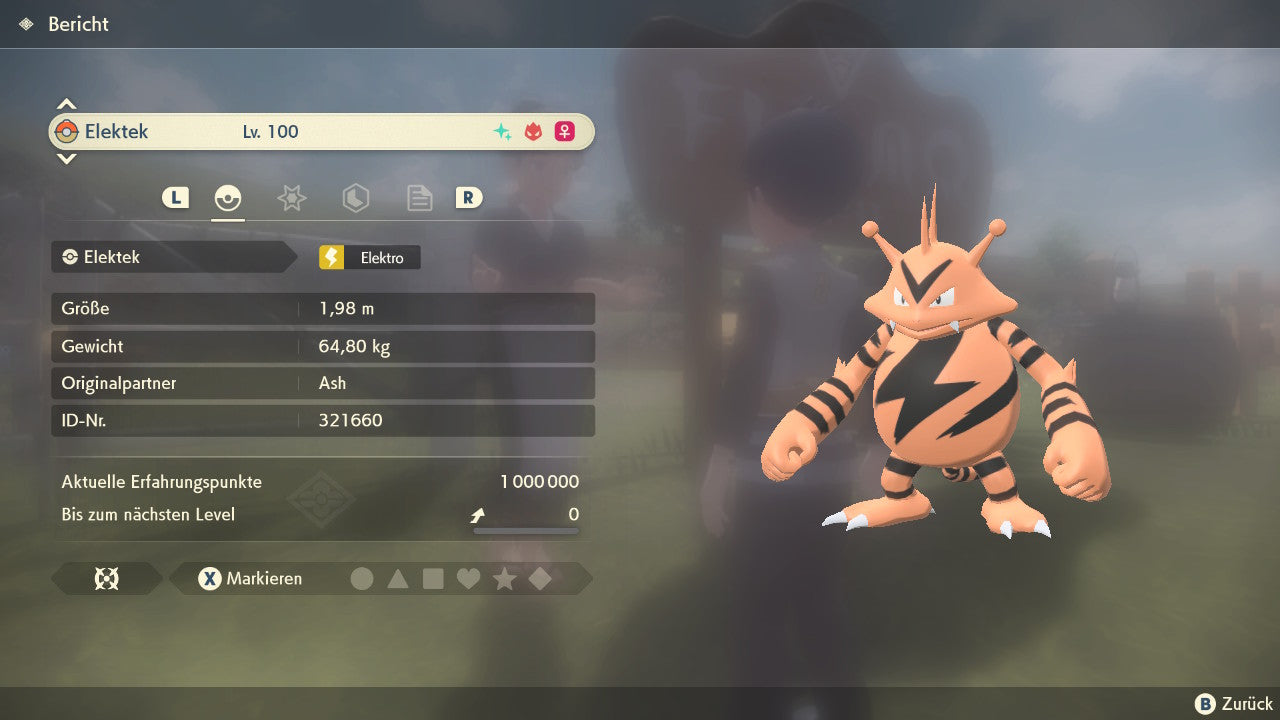
Task: Toggle the diamond marking
Action: 540,578
